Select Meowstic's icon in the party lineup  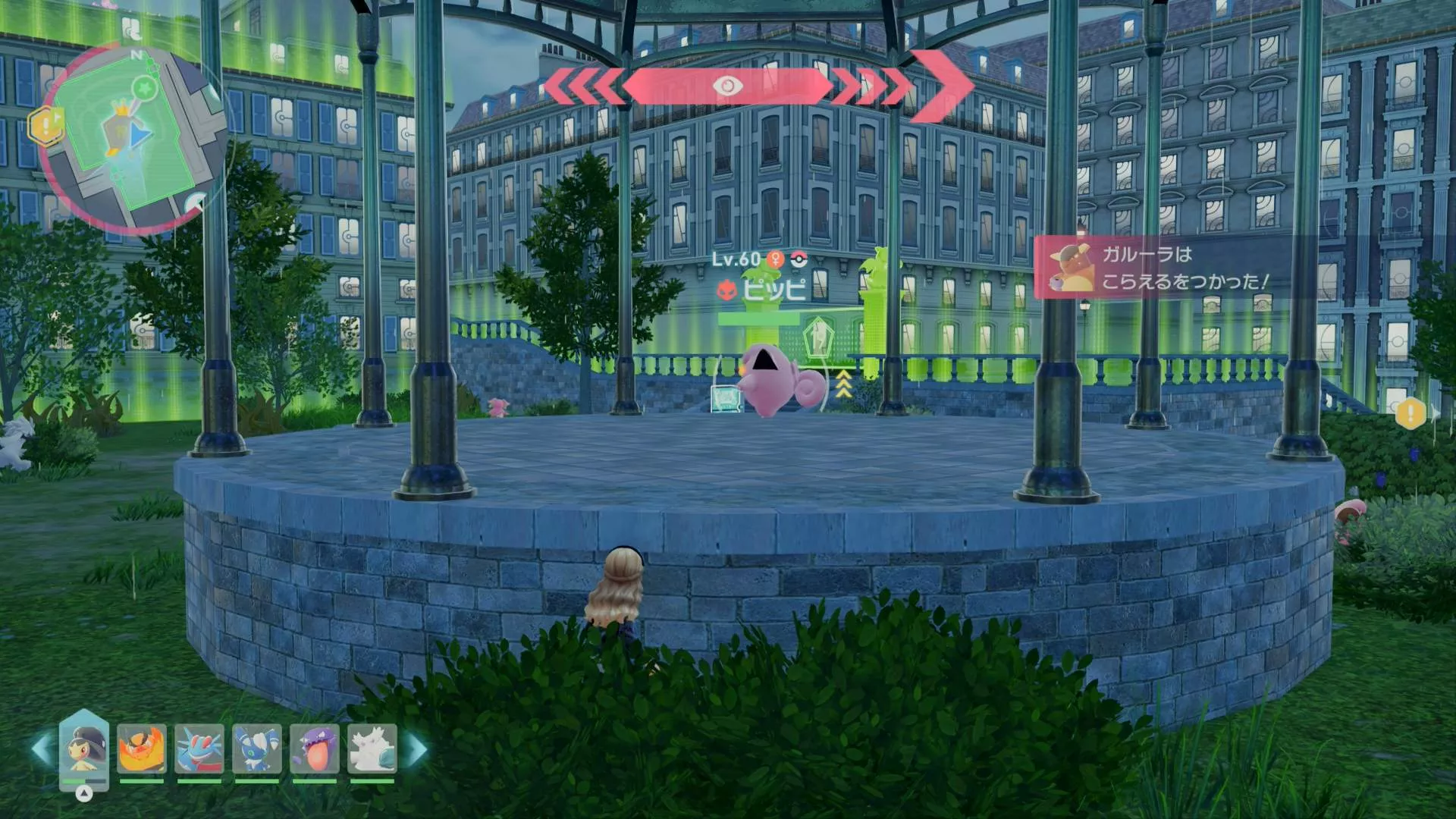tap(256, 748)
